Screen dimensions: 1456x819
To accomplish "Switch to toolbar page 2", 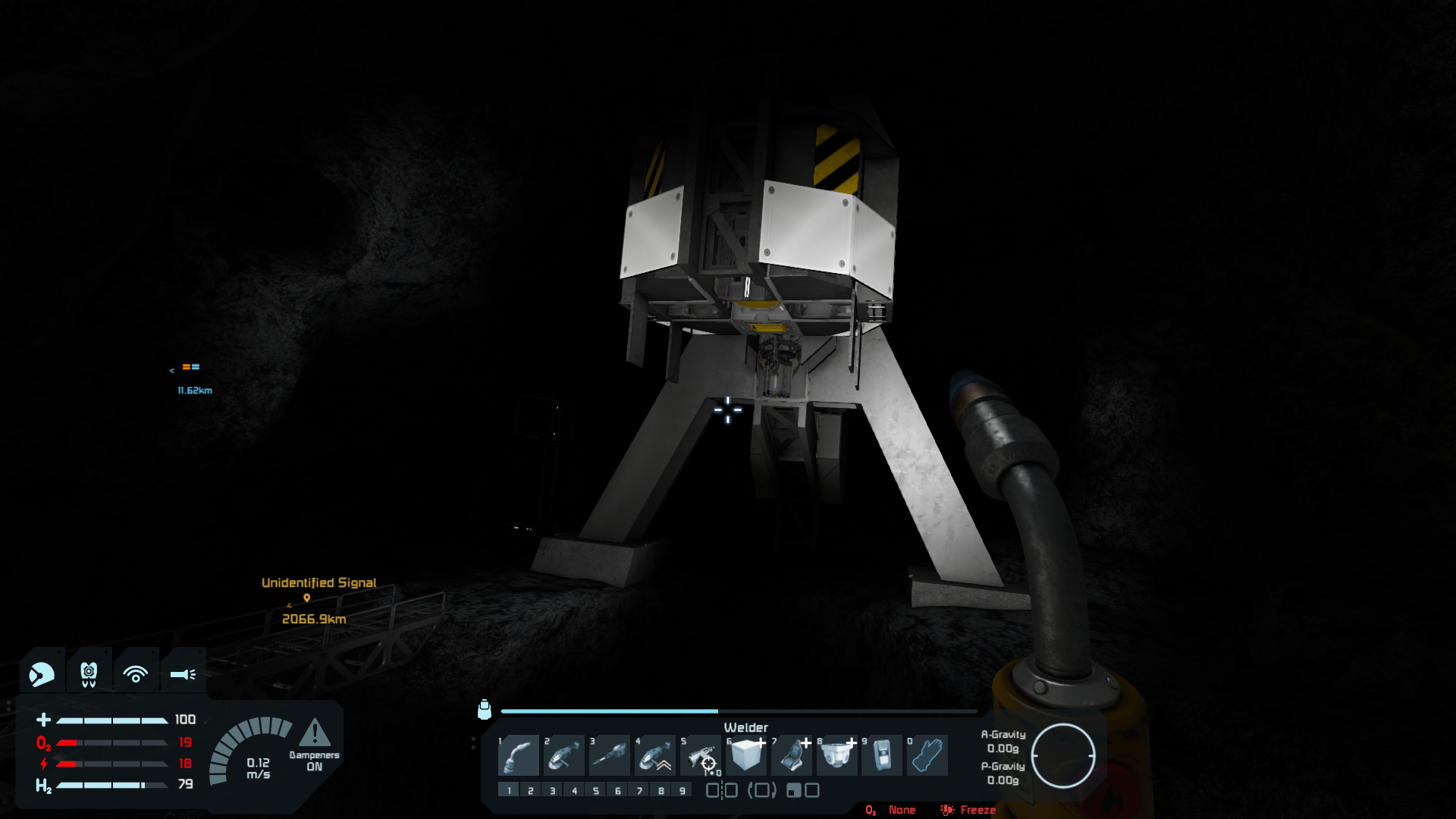I will [x=531, y=790].
